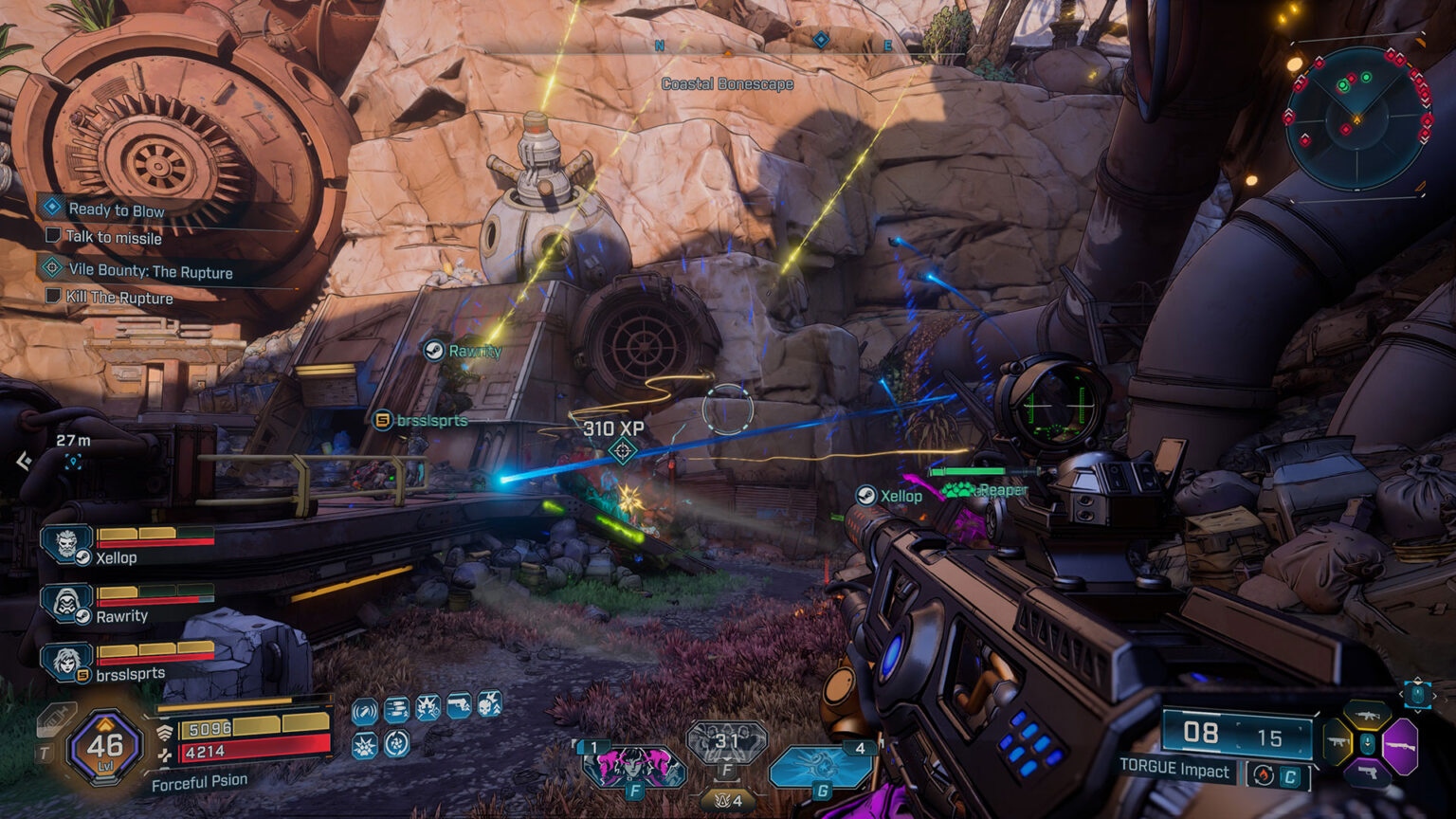This screenshot has width=1456, height=819.
Task: Select the skull damage-boost buff icon
Action: coord(488,707)
